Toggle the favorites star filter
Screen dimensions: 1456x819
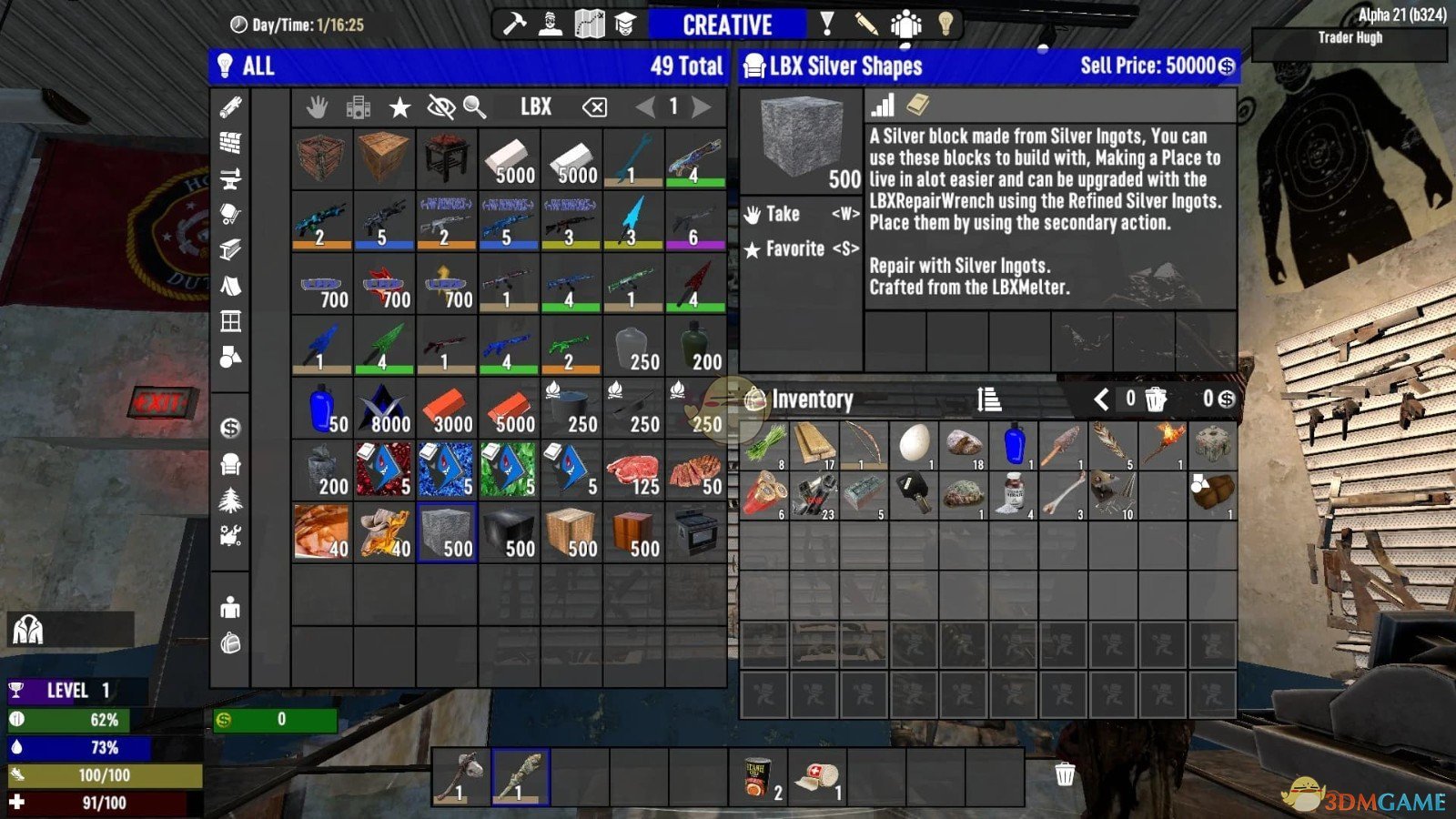pos(399,107)
